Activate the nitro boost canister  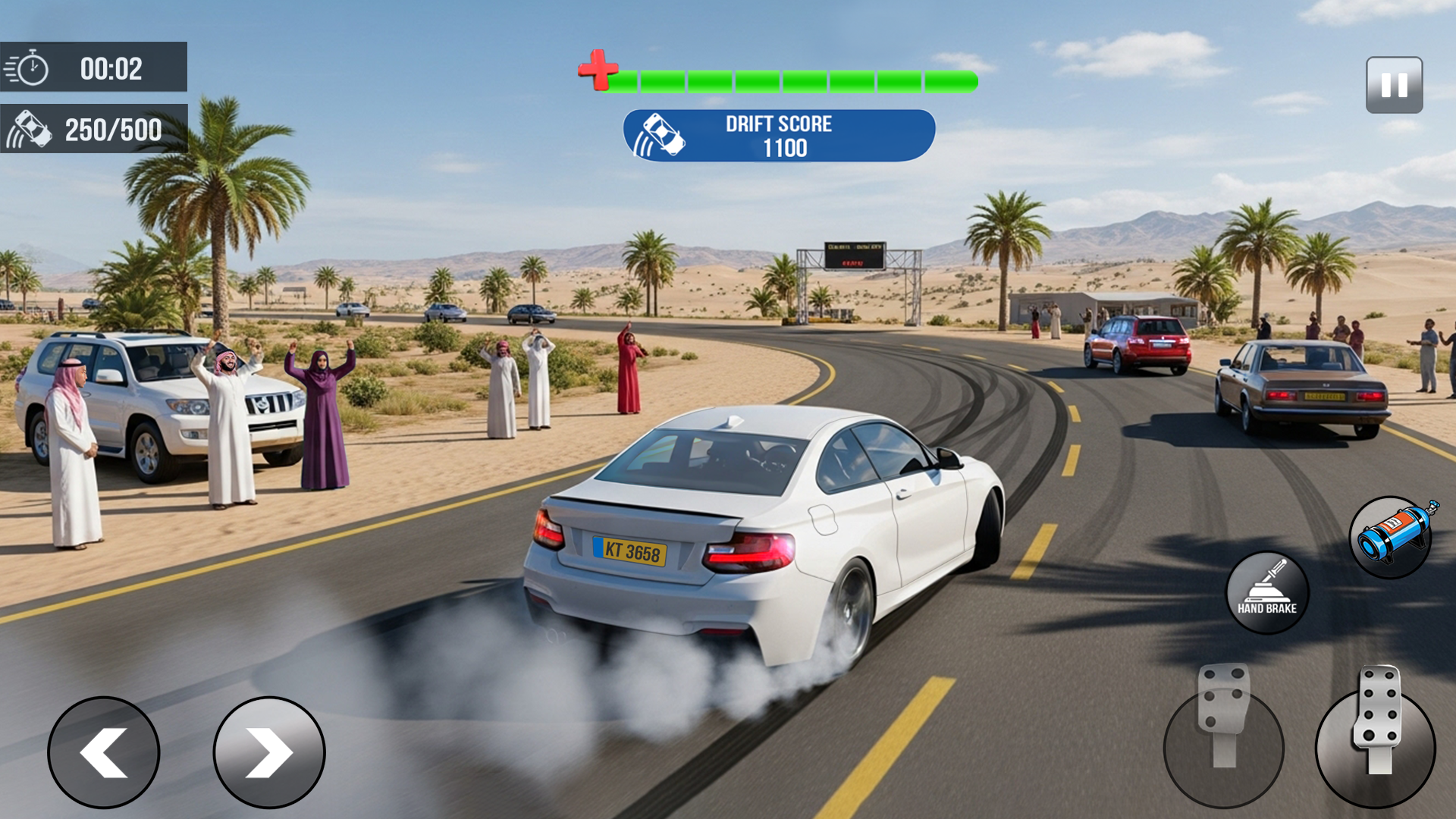[1392, 537]
